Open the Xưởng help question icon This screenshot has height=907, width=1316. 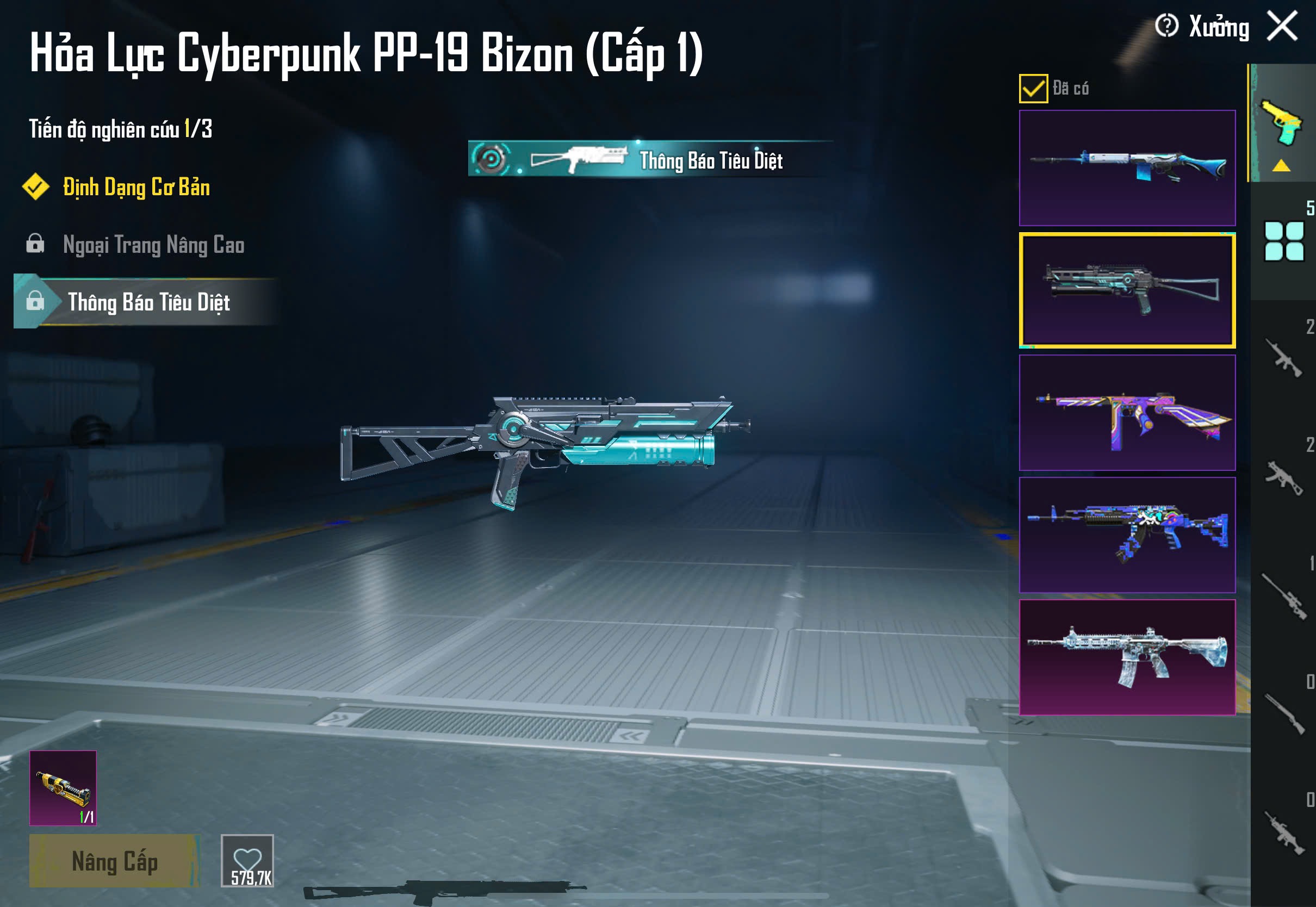point(1166,26)
